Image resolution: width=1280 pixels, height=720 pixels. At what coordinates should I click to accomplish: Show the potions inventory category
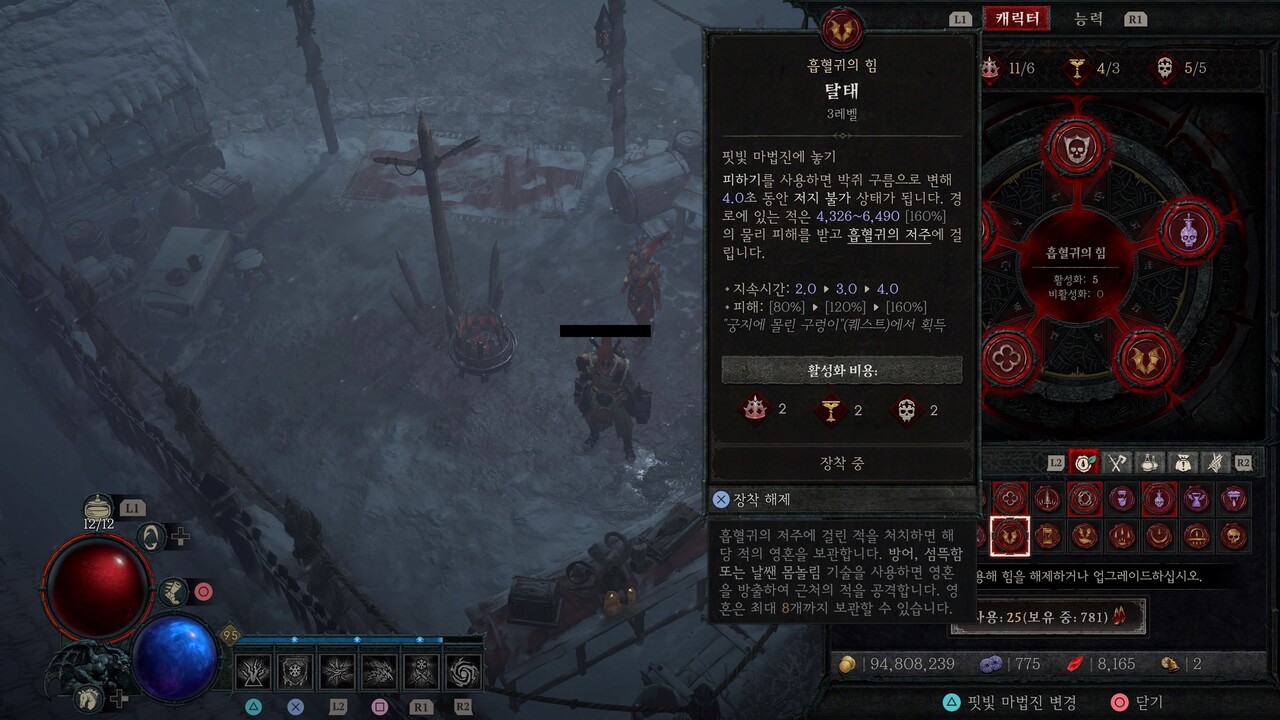coord(1151,462)
